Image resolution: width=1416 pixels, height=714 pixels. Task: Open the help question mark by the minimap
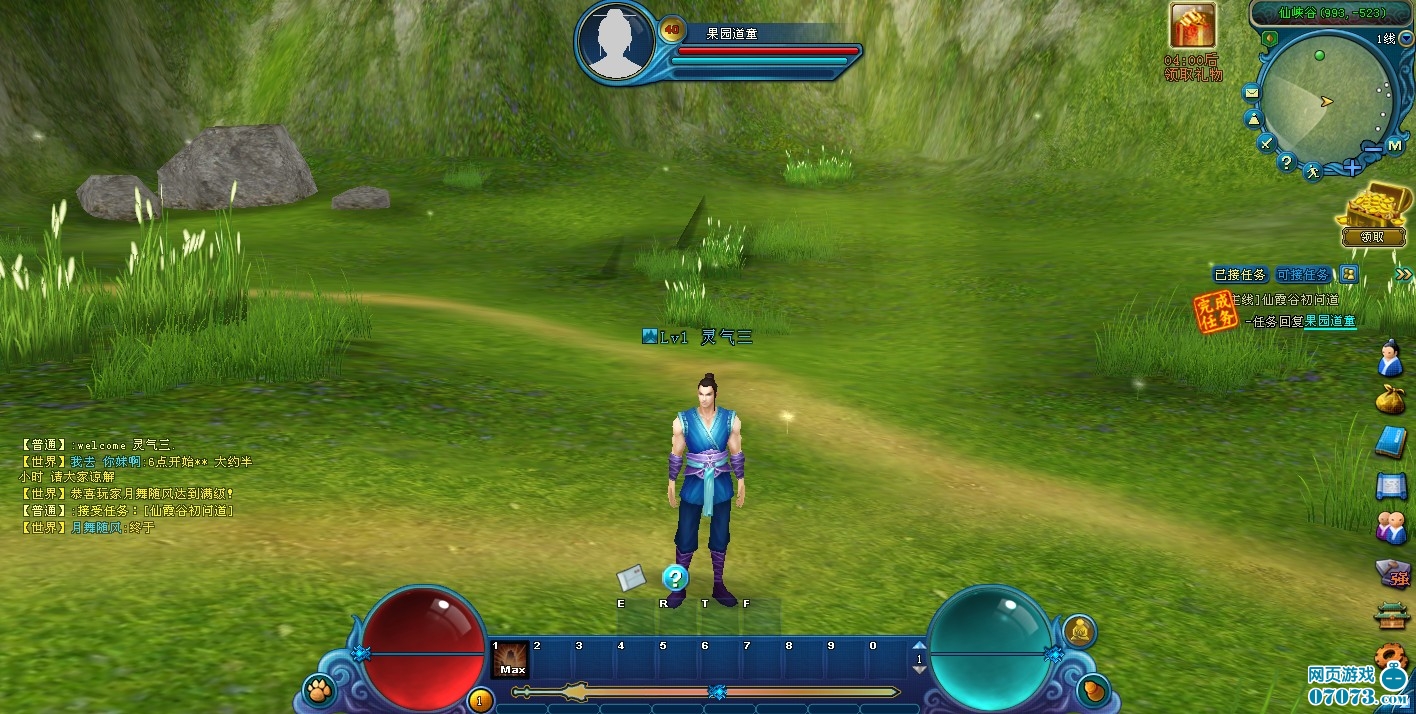click(x=1286, y=162)
